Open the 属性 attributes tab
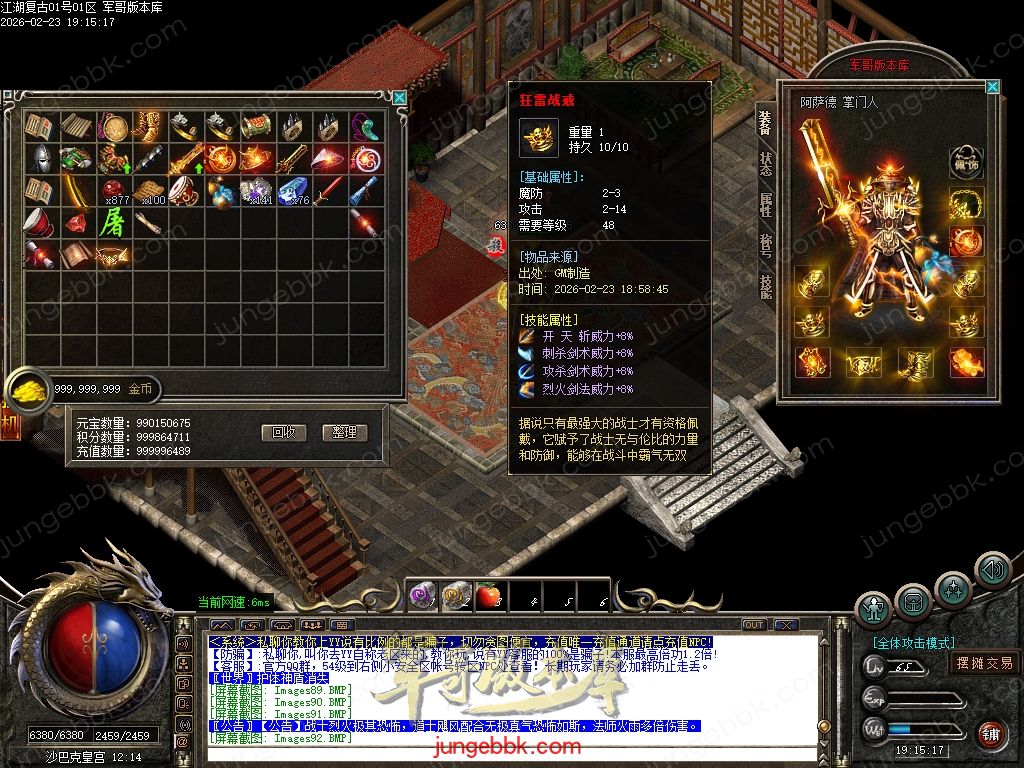Viewport: 1024px width, 768px height. pyautogui.click(x=766, y=204)
